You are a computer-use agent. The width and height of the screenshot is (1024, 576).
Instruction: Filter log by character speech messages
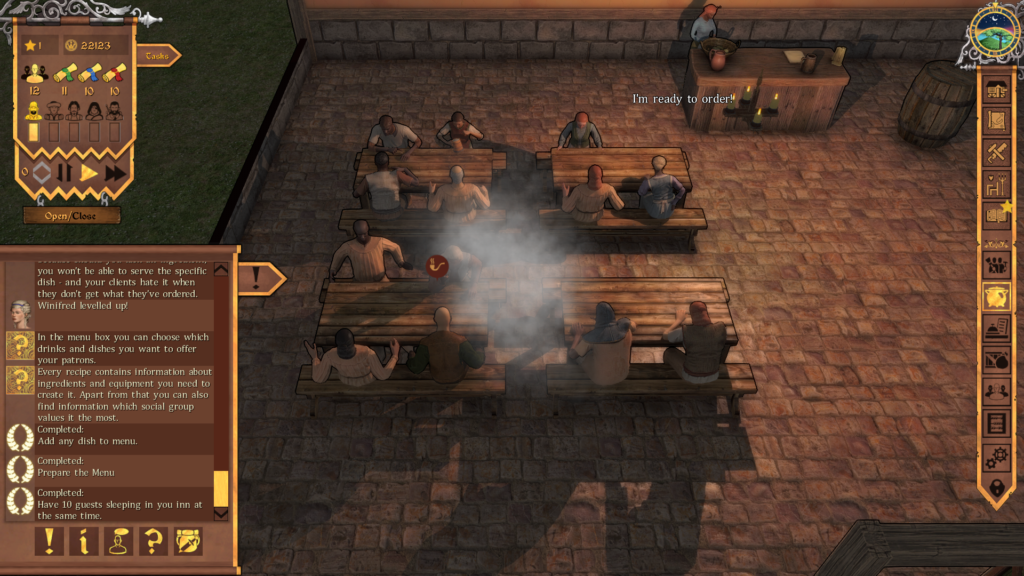119,541
